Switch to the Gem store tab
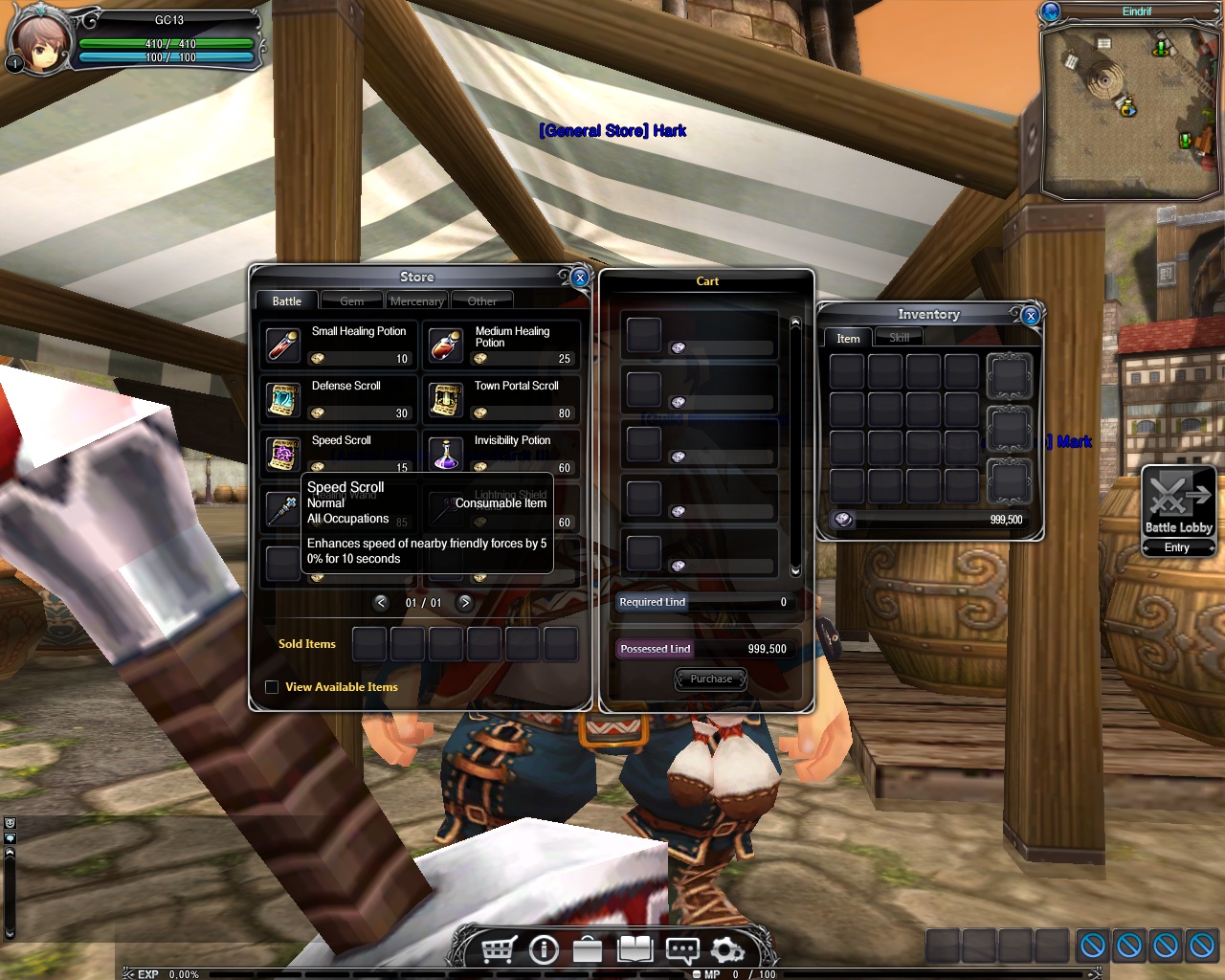This screenshot has width=1225, height=980. coord(351,301)
